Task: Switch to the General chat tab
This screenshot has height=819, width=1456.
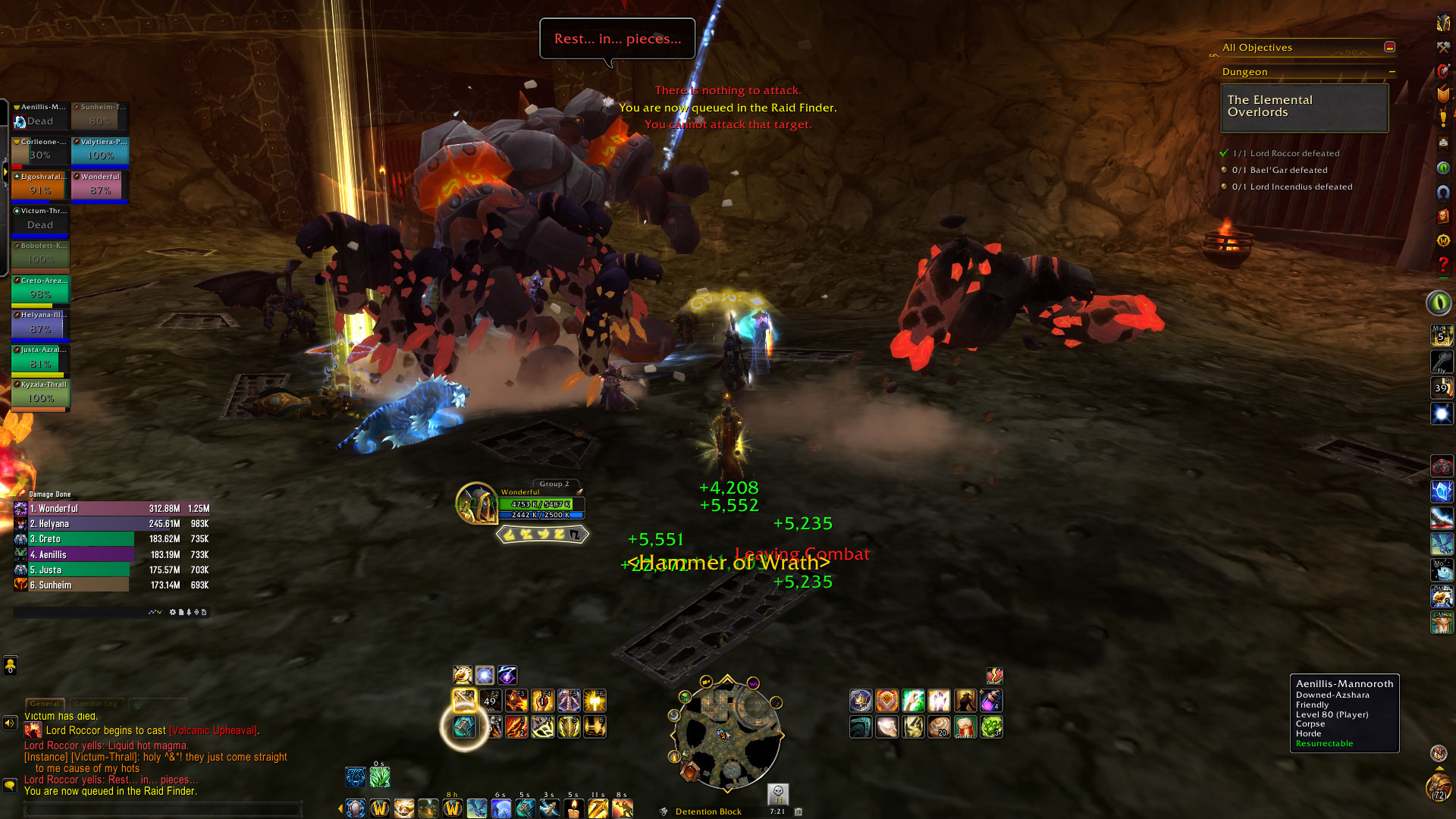Action: (45, 704)
